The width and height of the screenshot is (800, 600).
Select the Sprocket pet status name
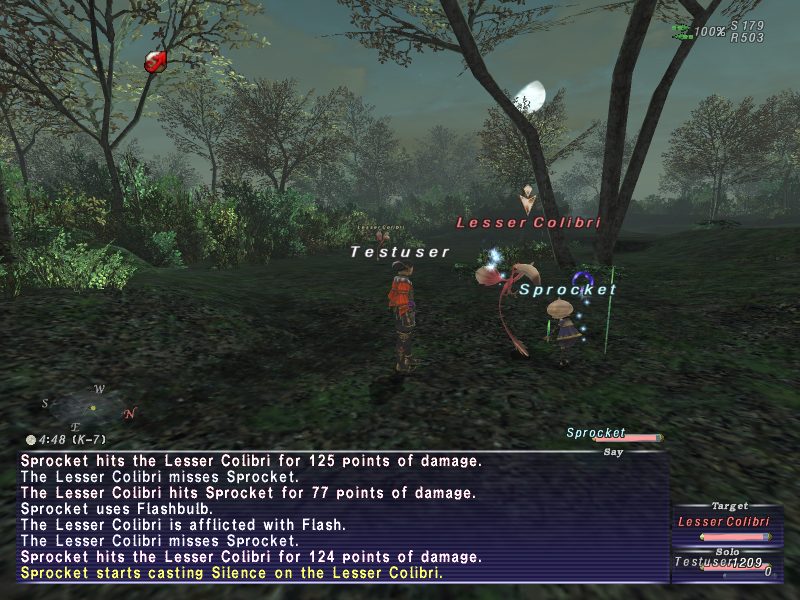[596, 433]
